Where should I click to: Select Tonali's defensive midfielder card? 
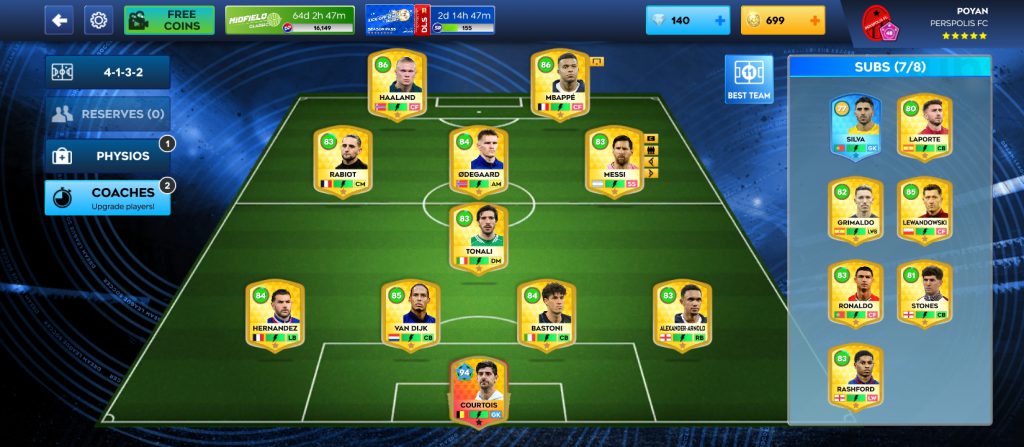[478, 237]
